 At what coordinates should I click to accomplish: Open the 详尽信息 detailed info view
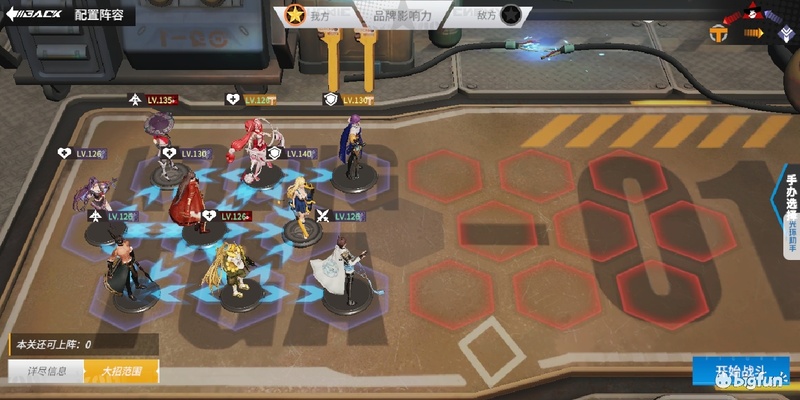click(46, 372)
